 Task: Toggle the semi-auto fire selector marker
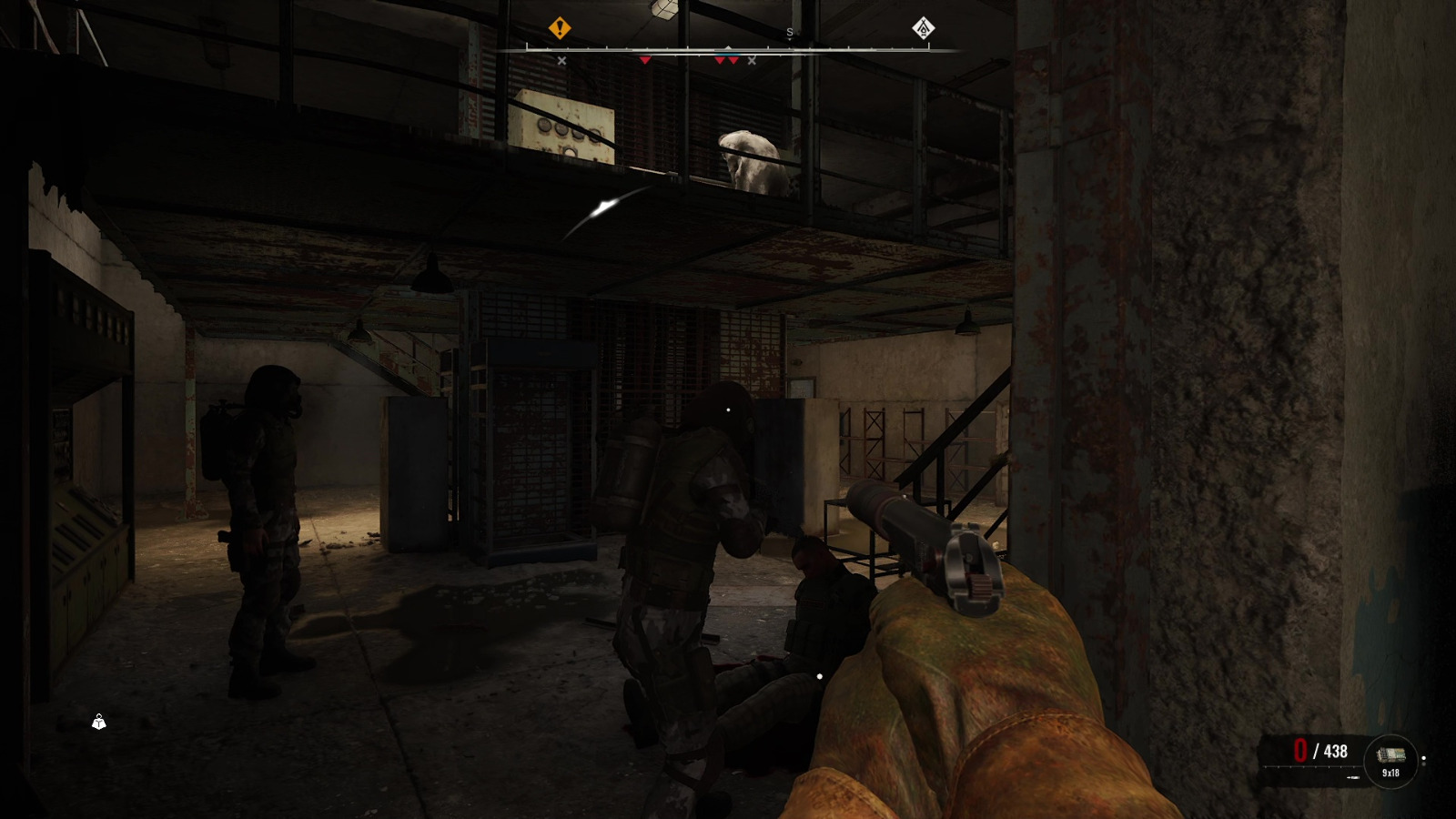pyautogui.click(x=1423, y=758)
